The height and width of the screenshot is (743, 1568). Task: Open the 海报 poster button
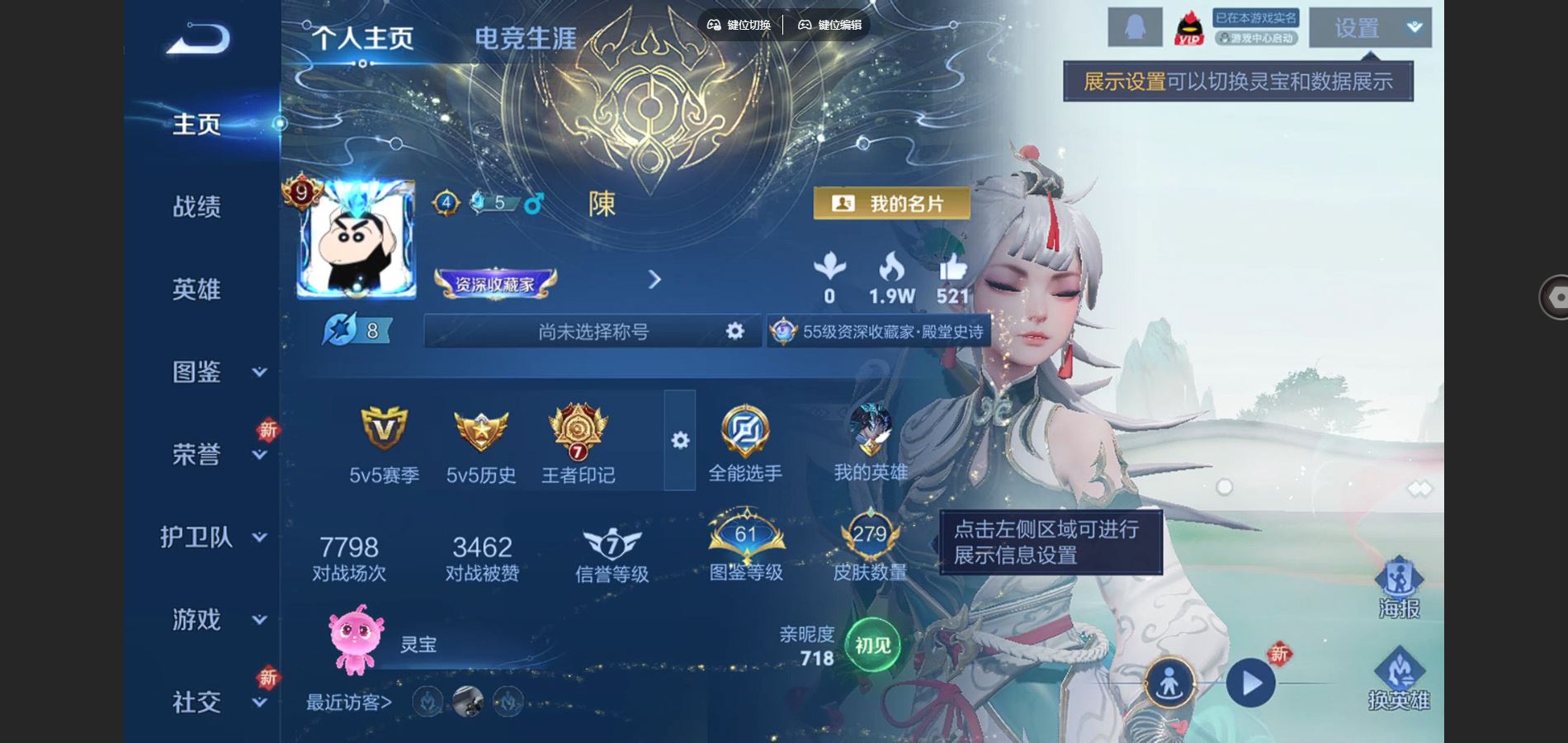(x=1399, y=588)
